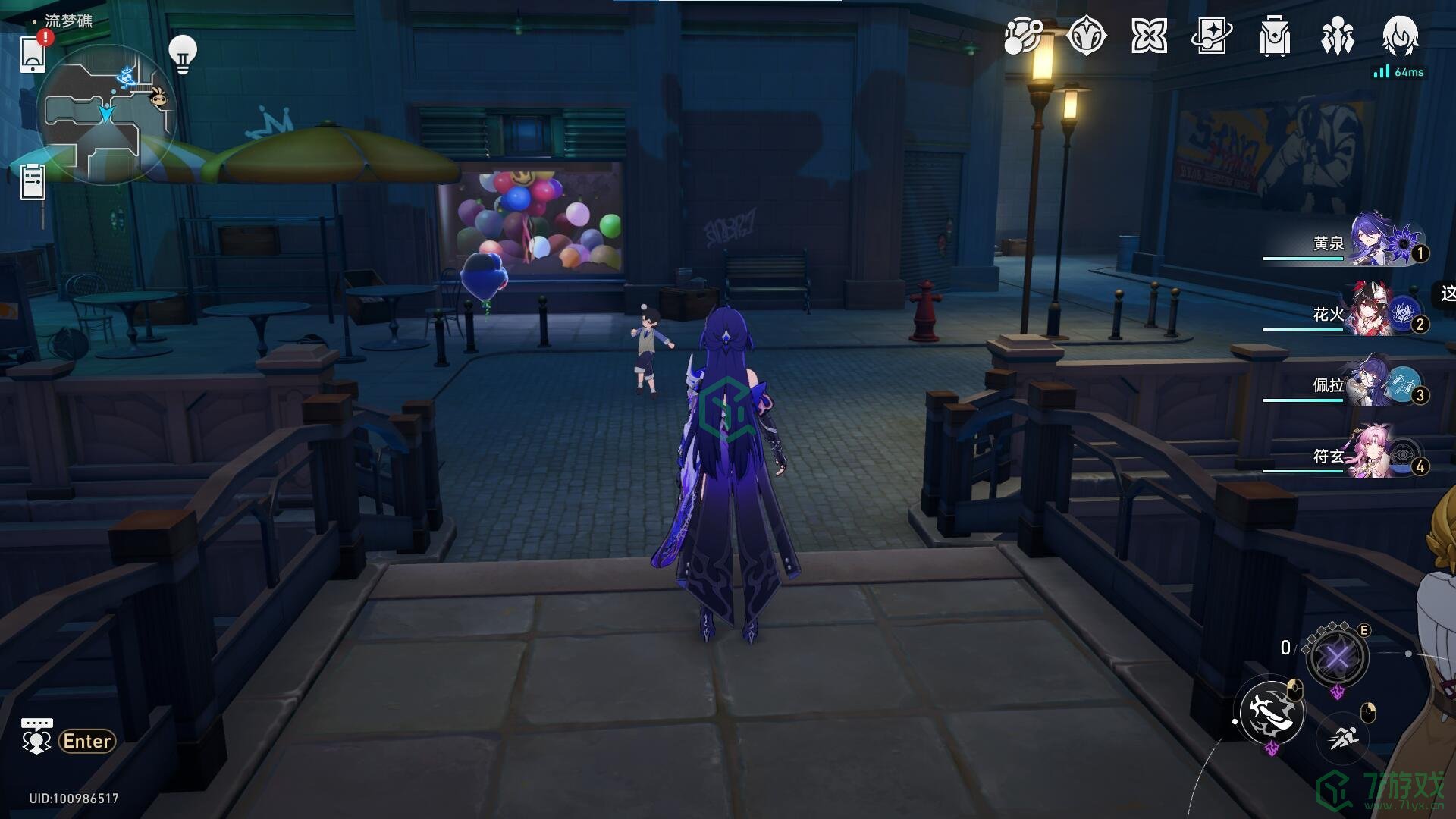Open the clipboard mission tracker
This screenshot has width=1456, height=819.
(x=33, y=182)
